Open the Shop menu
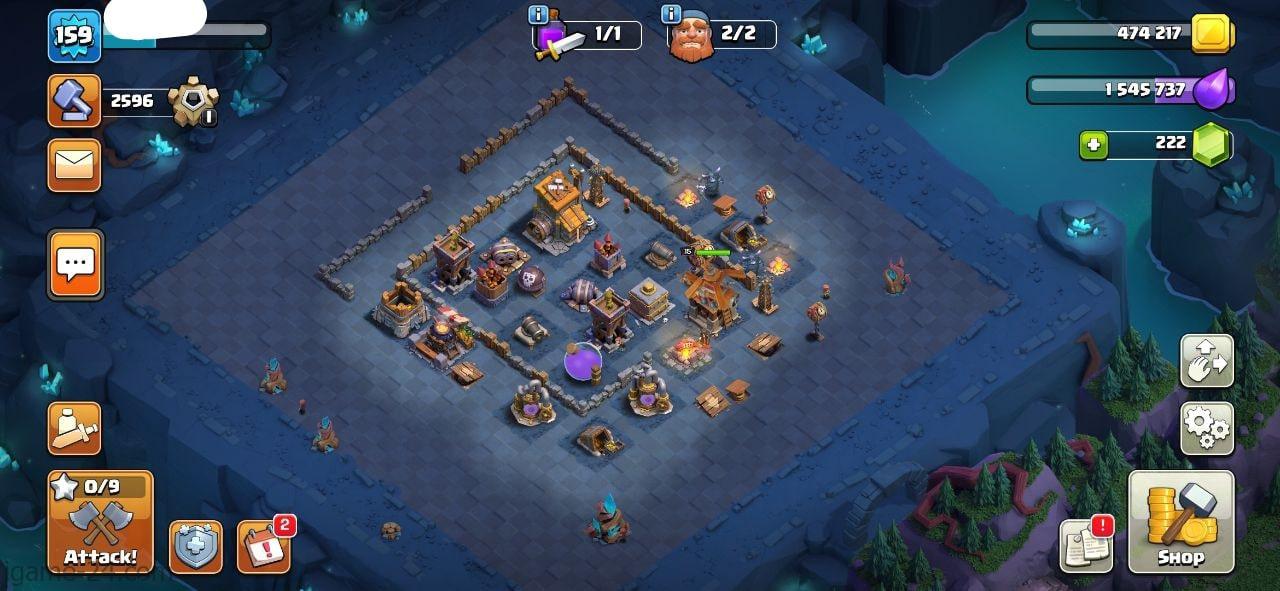 [x=1181, y=521]
